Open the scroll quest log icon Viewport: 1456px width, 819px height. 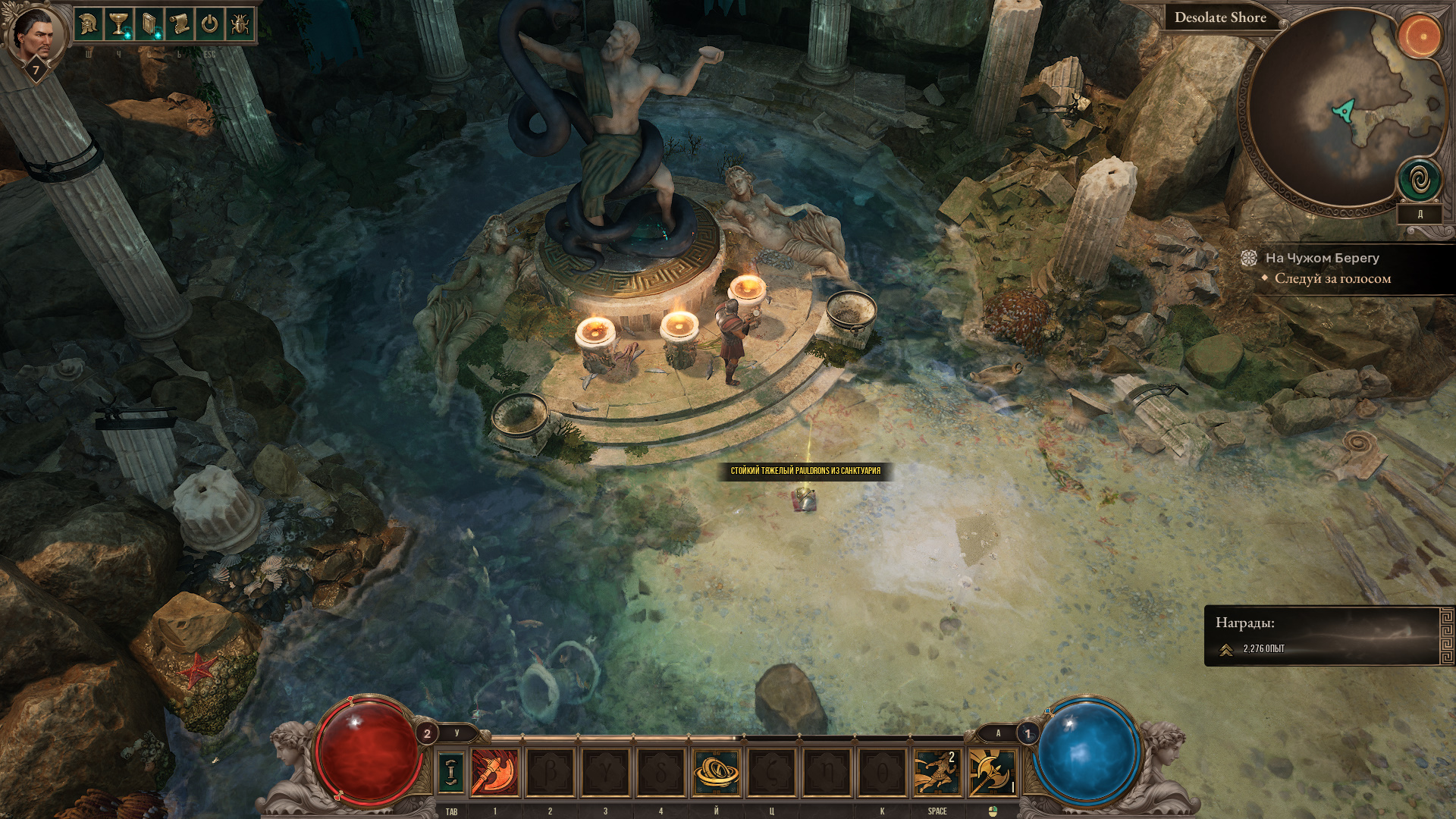pyautogui.click(x=179, y=25)
